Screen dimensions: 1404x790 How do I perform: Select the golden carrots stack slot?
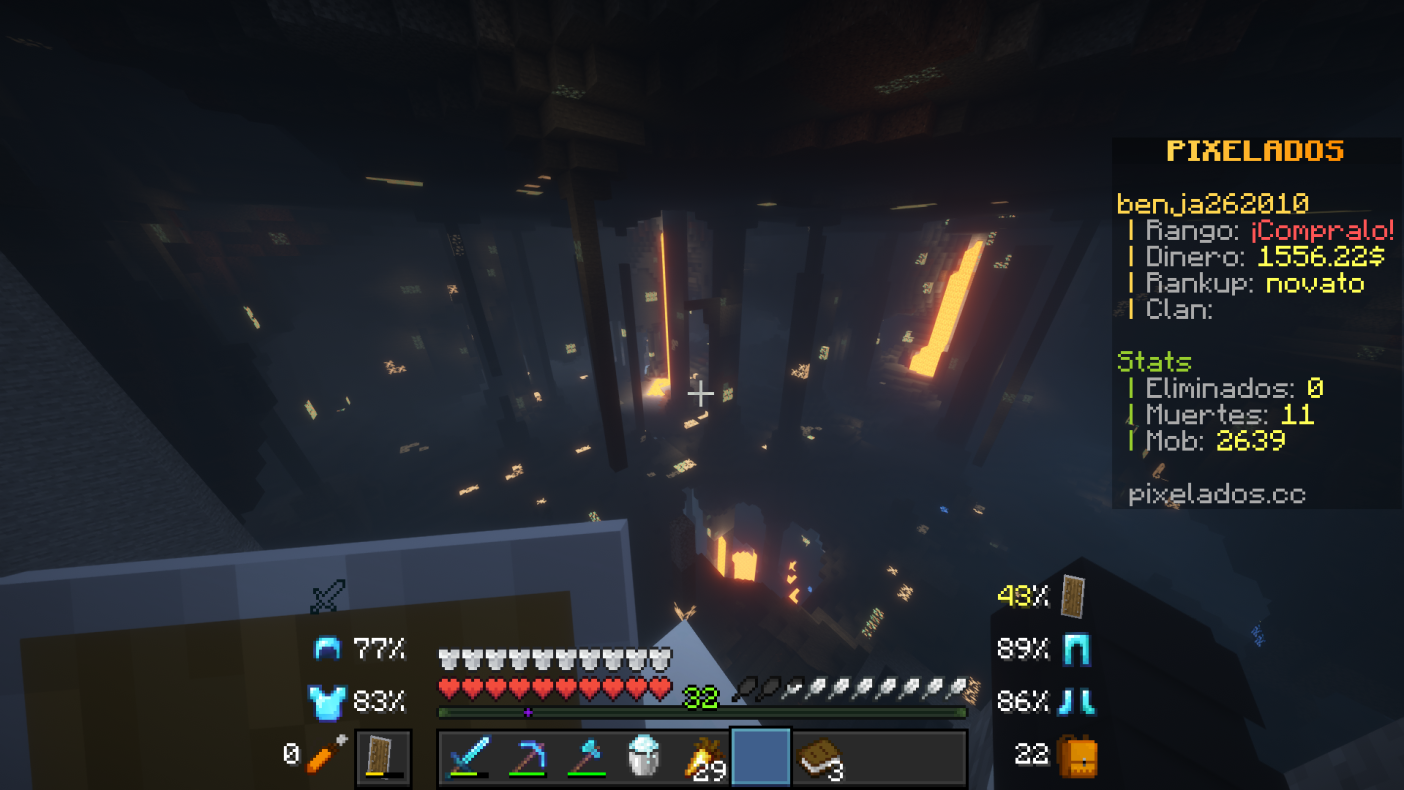pos(704,758)
